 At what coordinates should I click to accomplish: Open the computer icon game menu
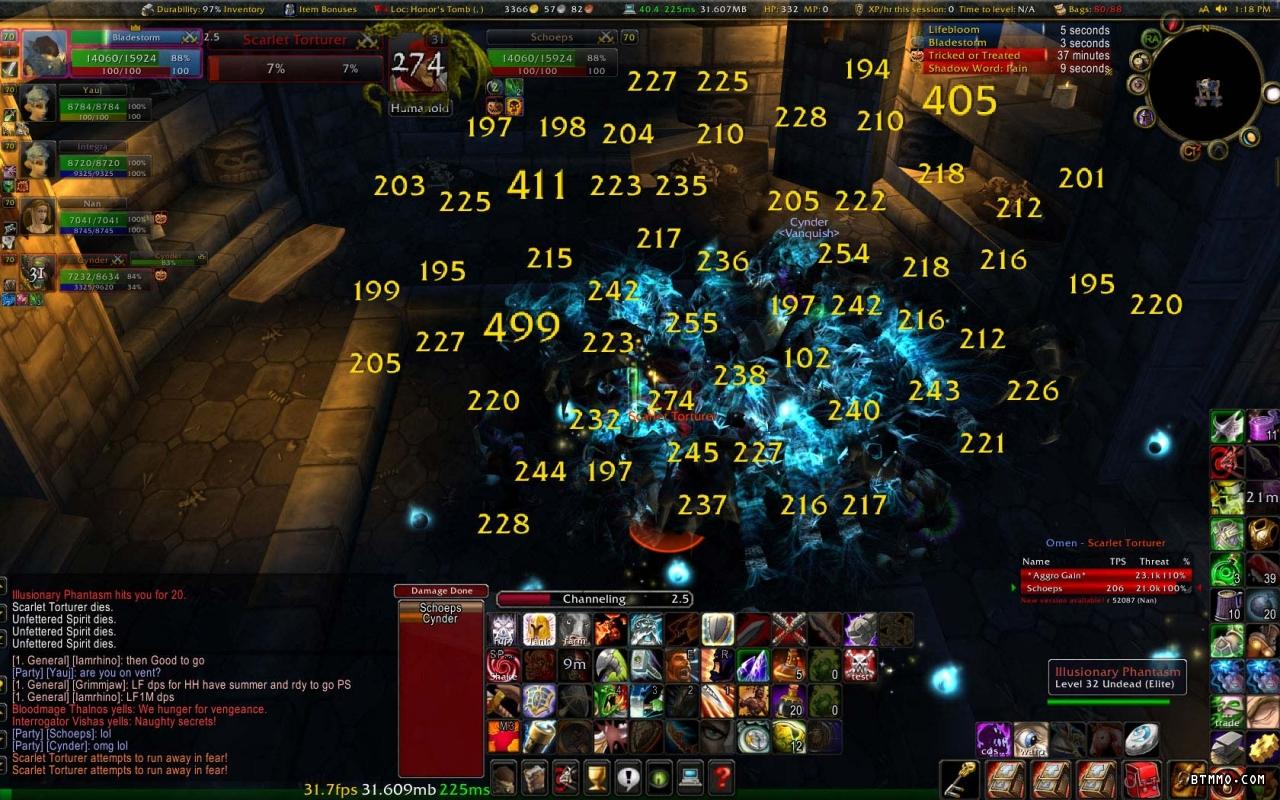[690, 776]
